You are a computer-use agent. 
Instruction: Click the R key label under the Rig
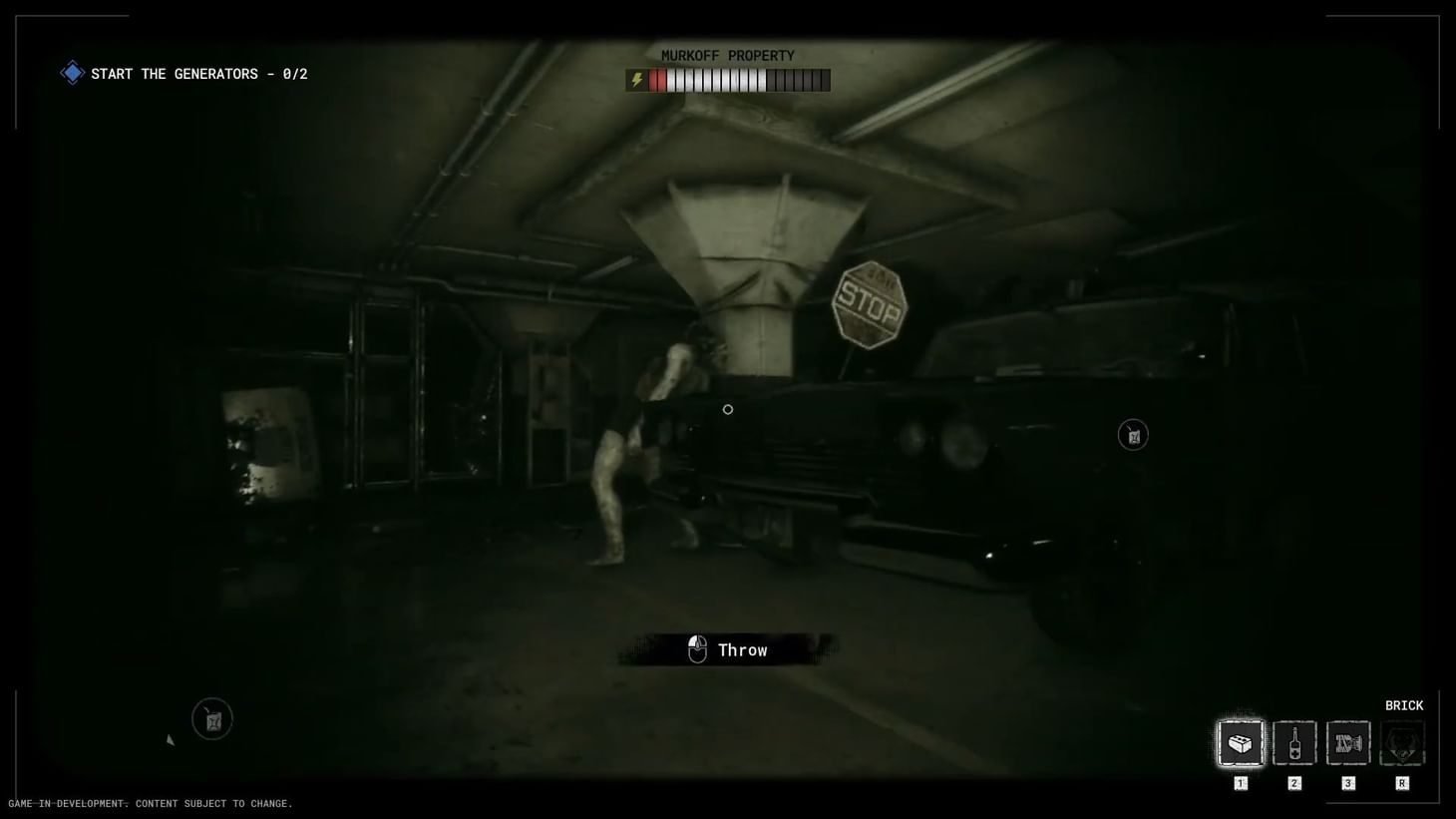tap(1401, 783)
